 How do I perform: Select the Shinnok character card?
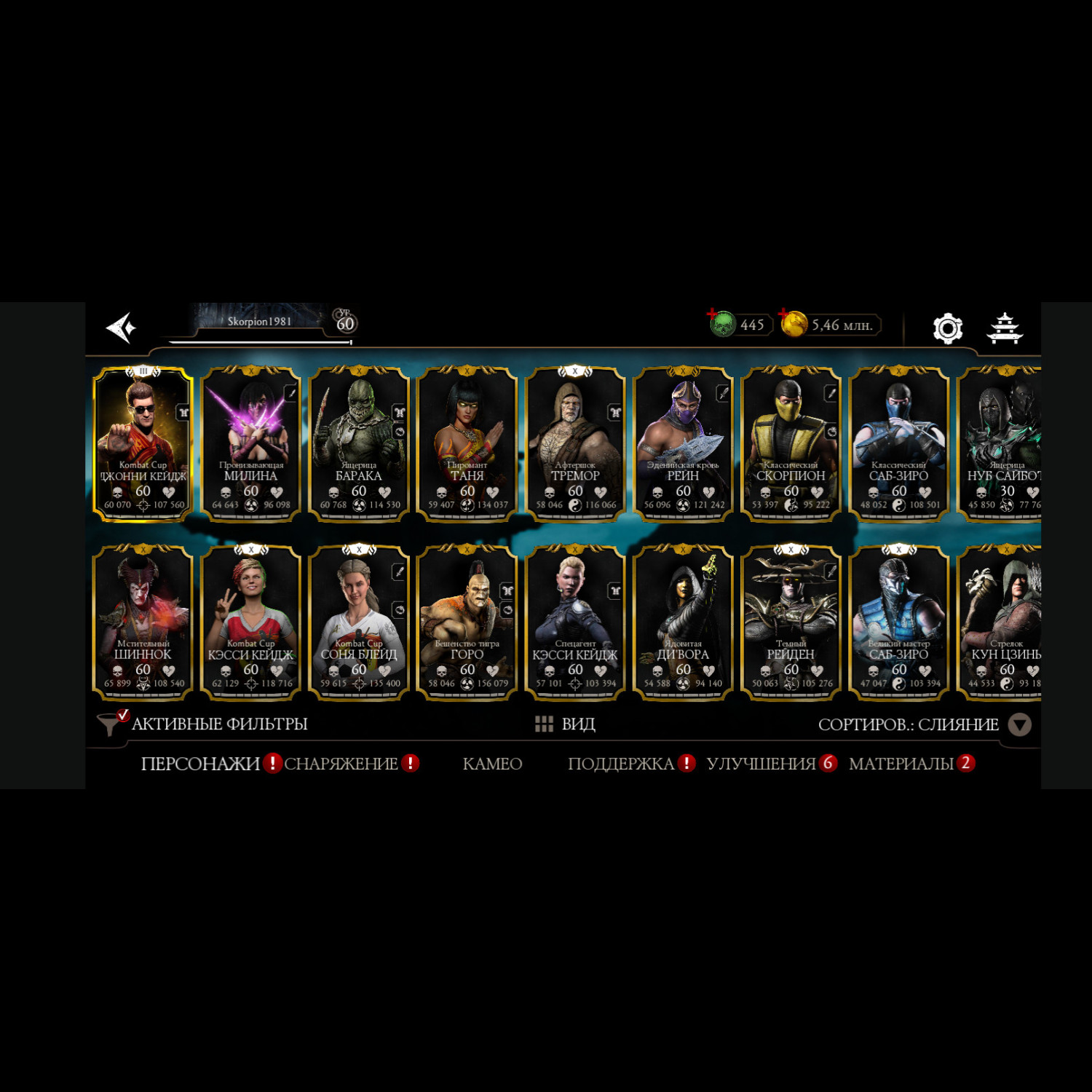click(143, 622)
